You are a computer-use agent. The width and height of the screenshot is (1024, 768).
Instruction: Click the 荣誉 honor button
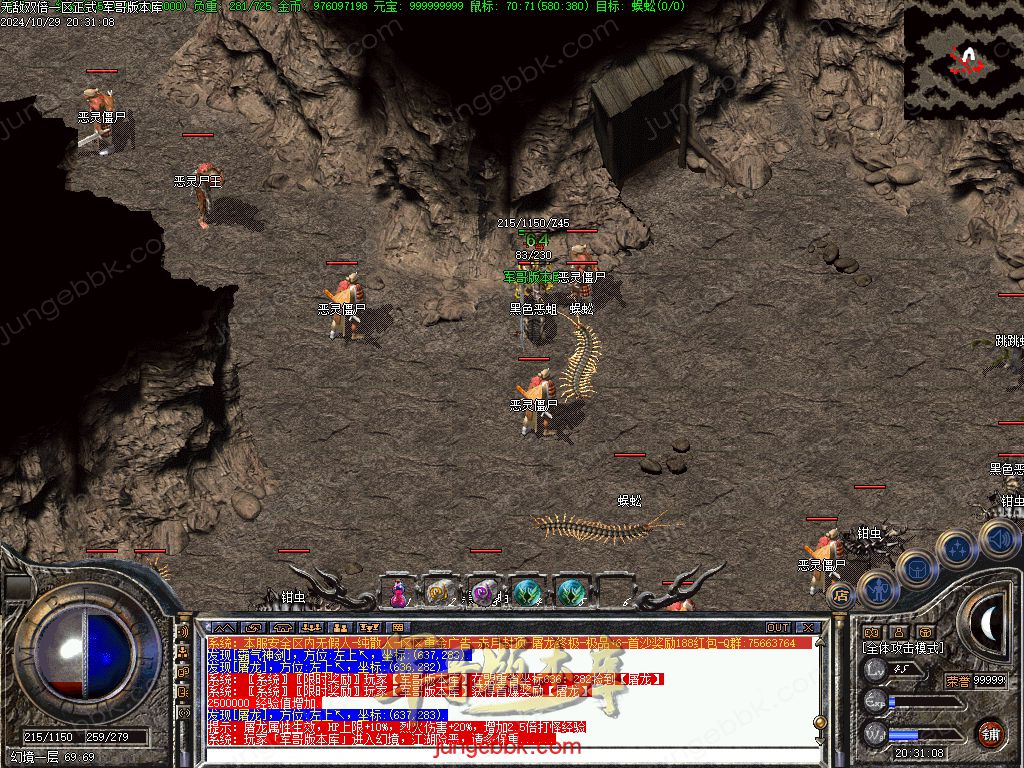956,680
